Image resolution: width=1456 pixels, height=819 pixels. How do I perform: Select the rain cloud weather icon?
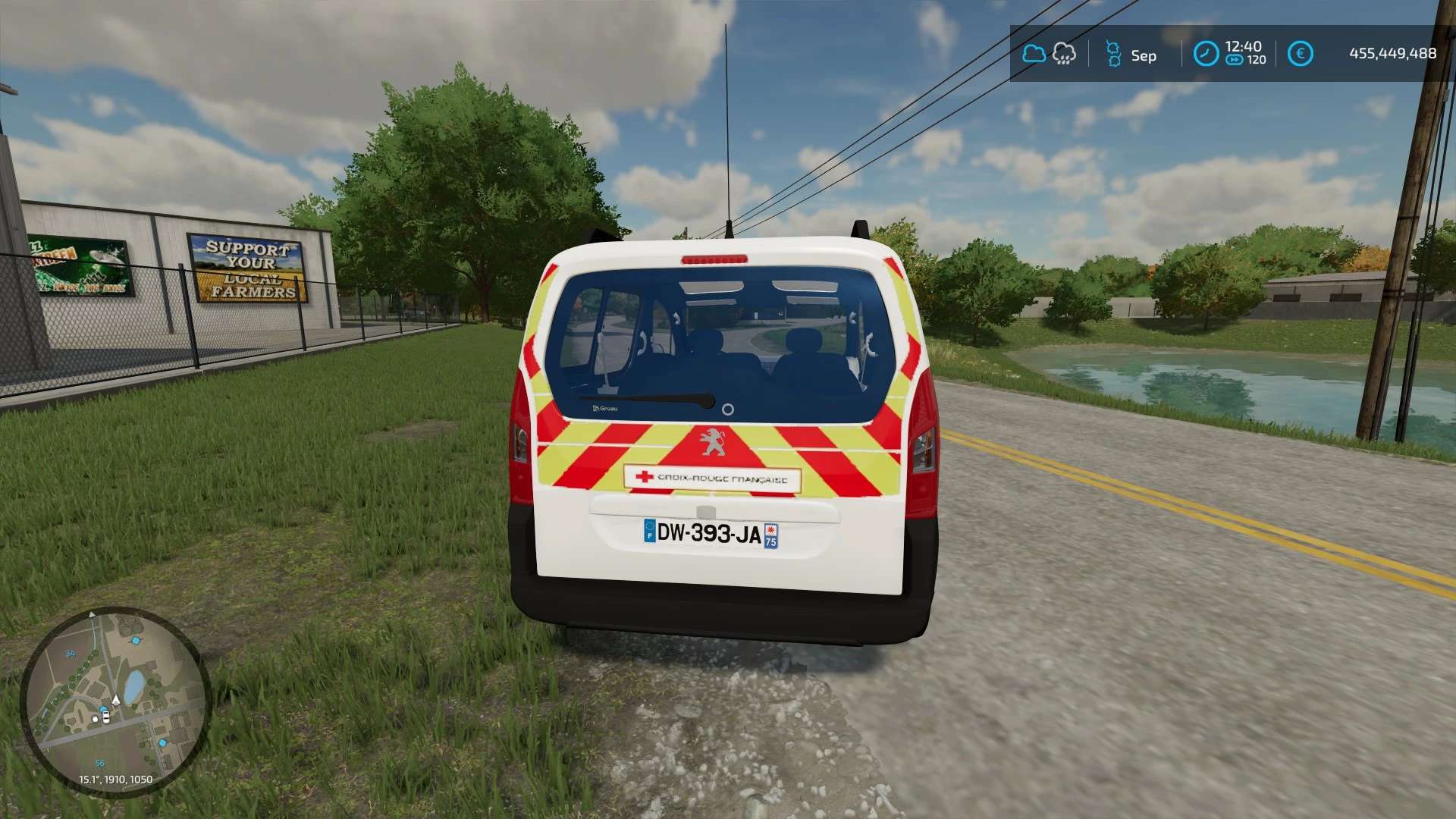coord(1065,54)
